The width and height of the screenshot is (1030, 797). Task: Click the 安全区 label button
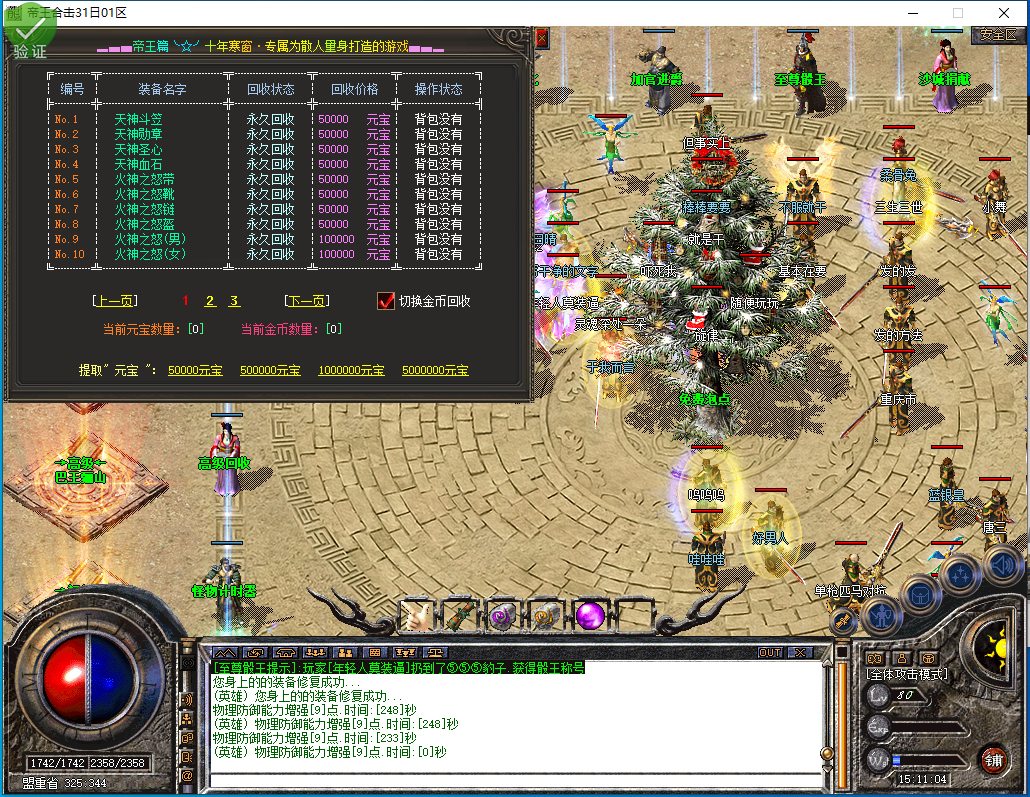997,34
